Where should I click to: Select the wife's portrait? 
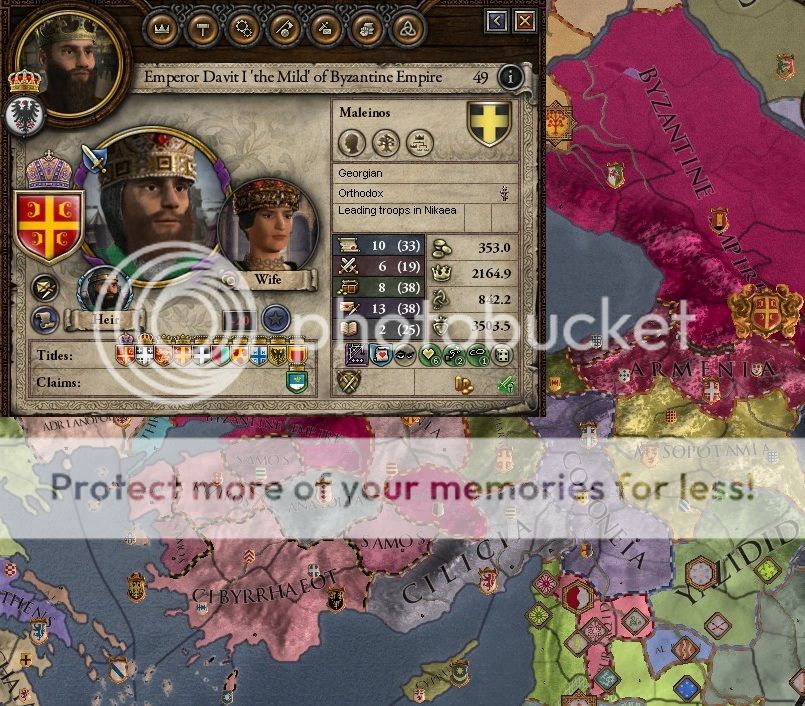(267, 227)
